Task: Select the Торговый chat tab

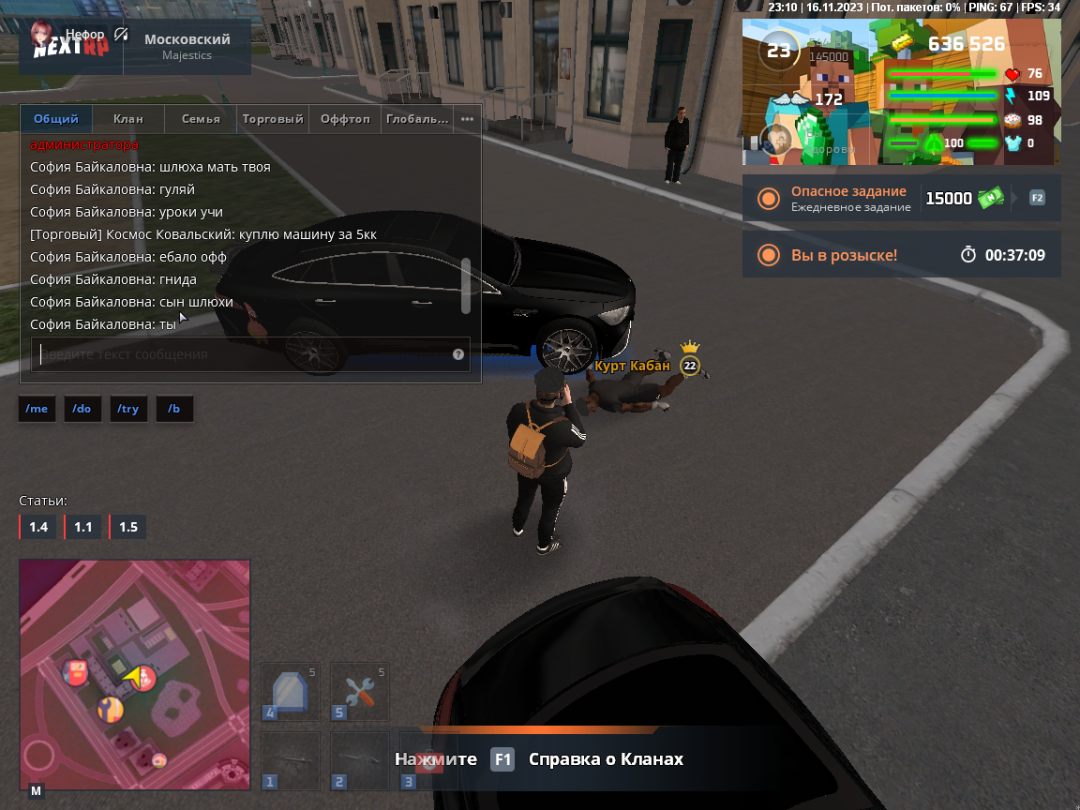Action: [x=272, y=119]
